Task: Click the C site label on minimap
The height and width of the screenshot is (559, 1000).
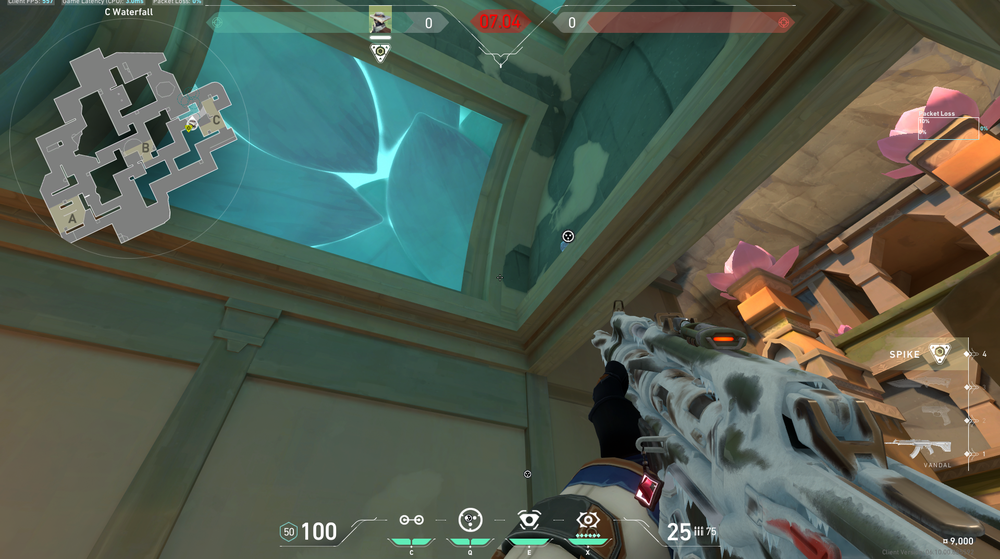Action: [215, 120]
